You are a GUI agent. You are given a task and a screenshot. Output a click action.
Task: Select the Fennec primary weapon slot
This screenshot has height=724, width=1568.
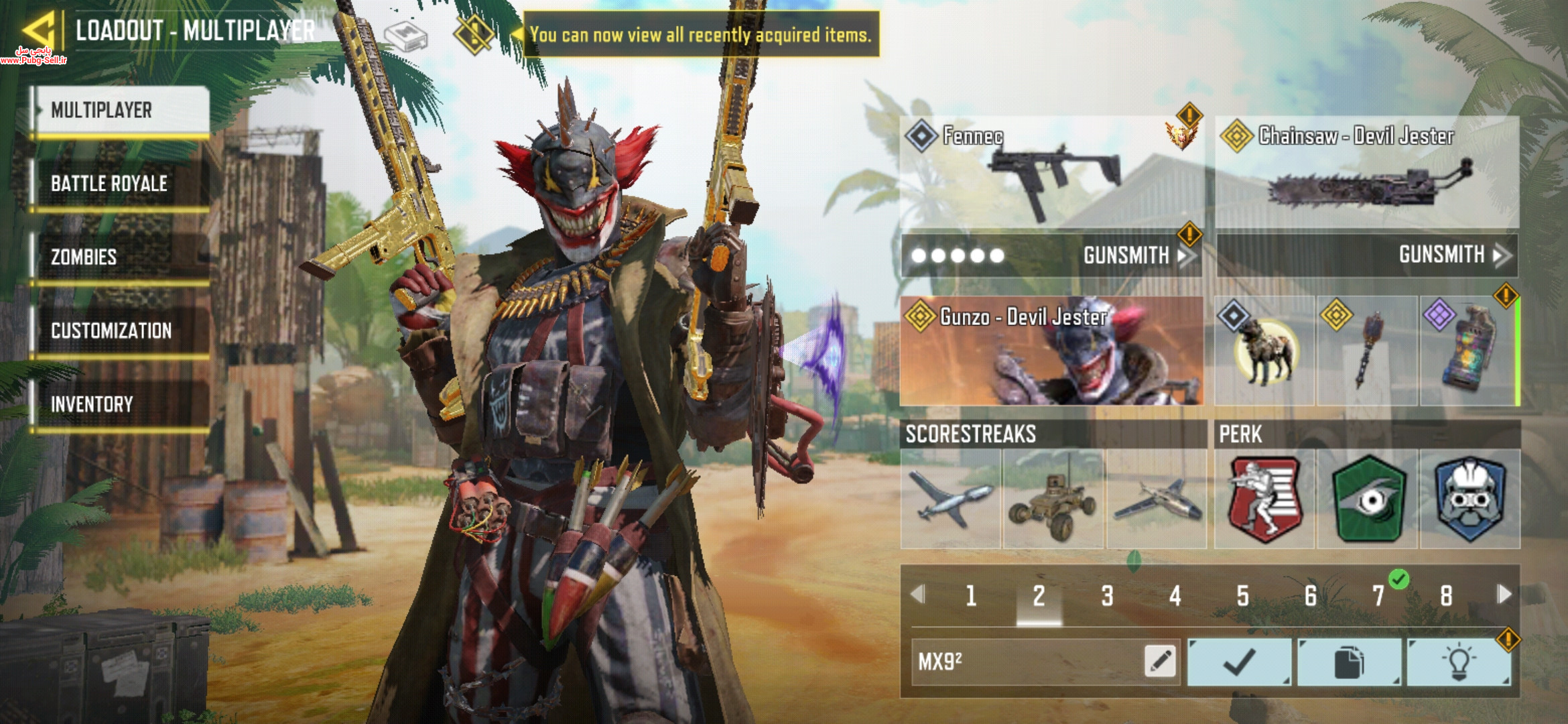(1049, 173)
